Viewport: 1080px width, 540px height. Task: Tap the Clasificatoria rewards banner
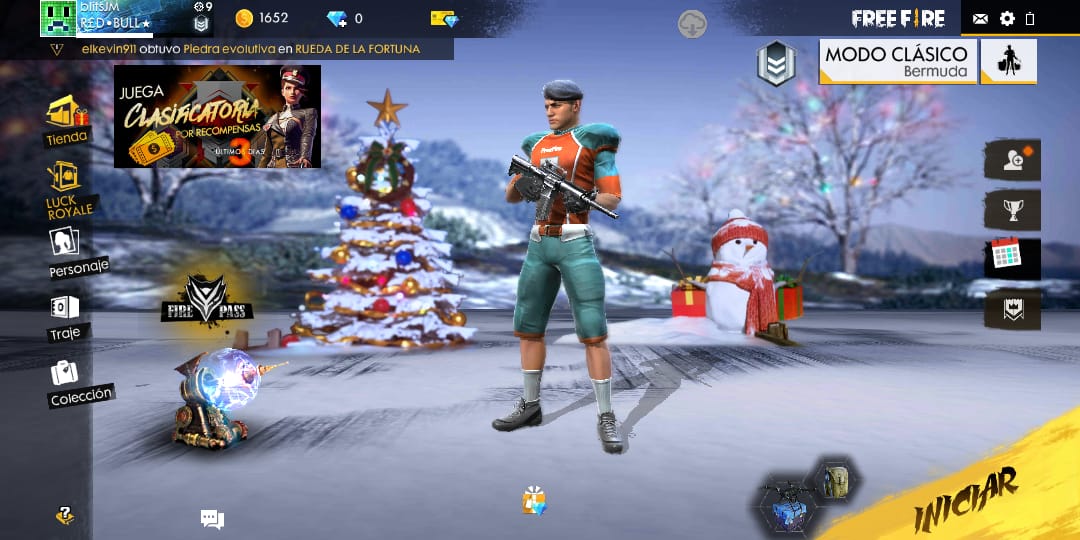coord(217,116)
